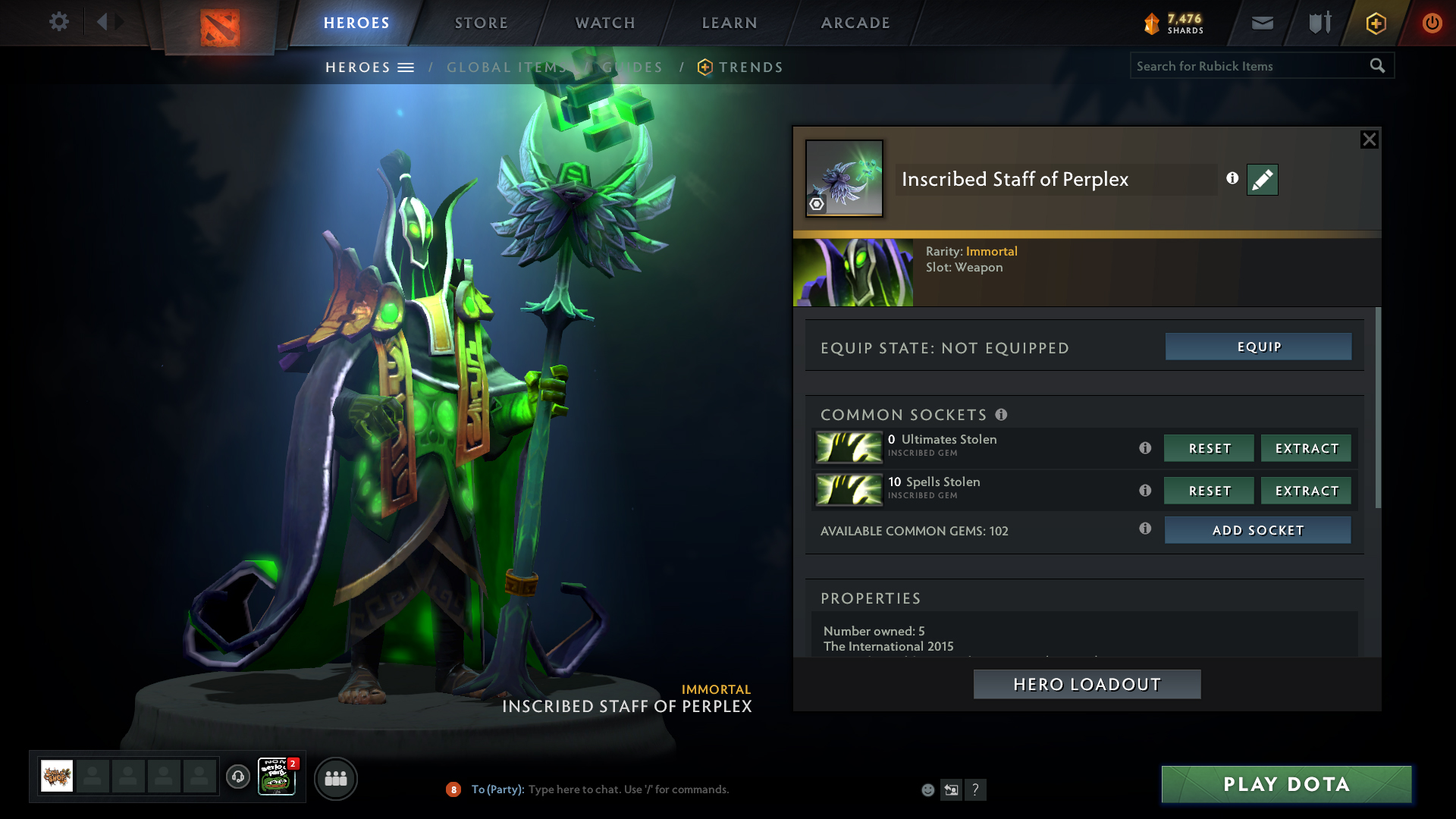The width and height of the screenshot is (1456, 819).
Task: Focus the Search for Rubick Items field
Action: click(1247, 66)
